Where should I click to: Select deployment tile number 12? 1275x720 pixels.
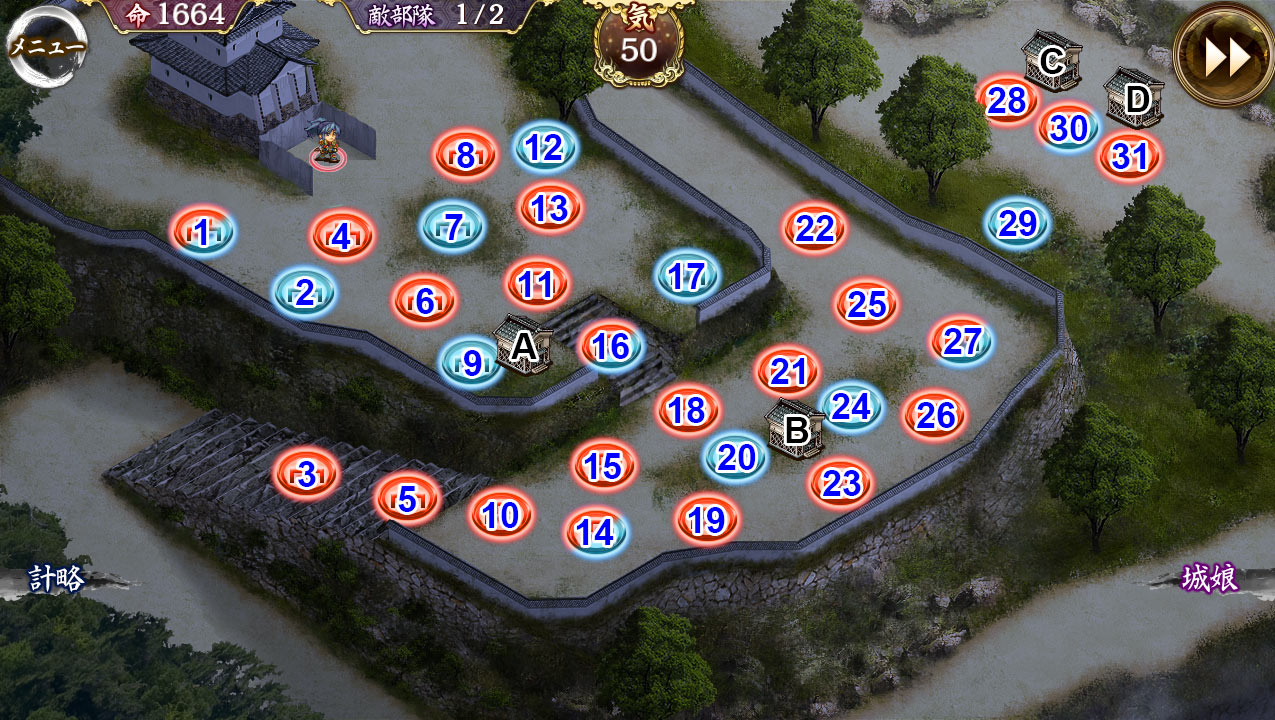(x=545, y=148)
